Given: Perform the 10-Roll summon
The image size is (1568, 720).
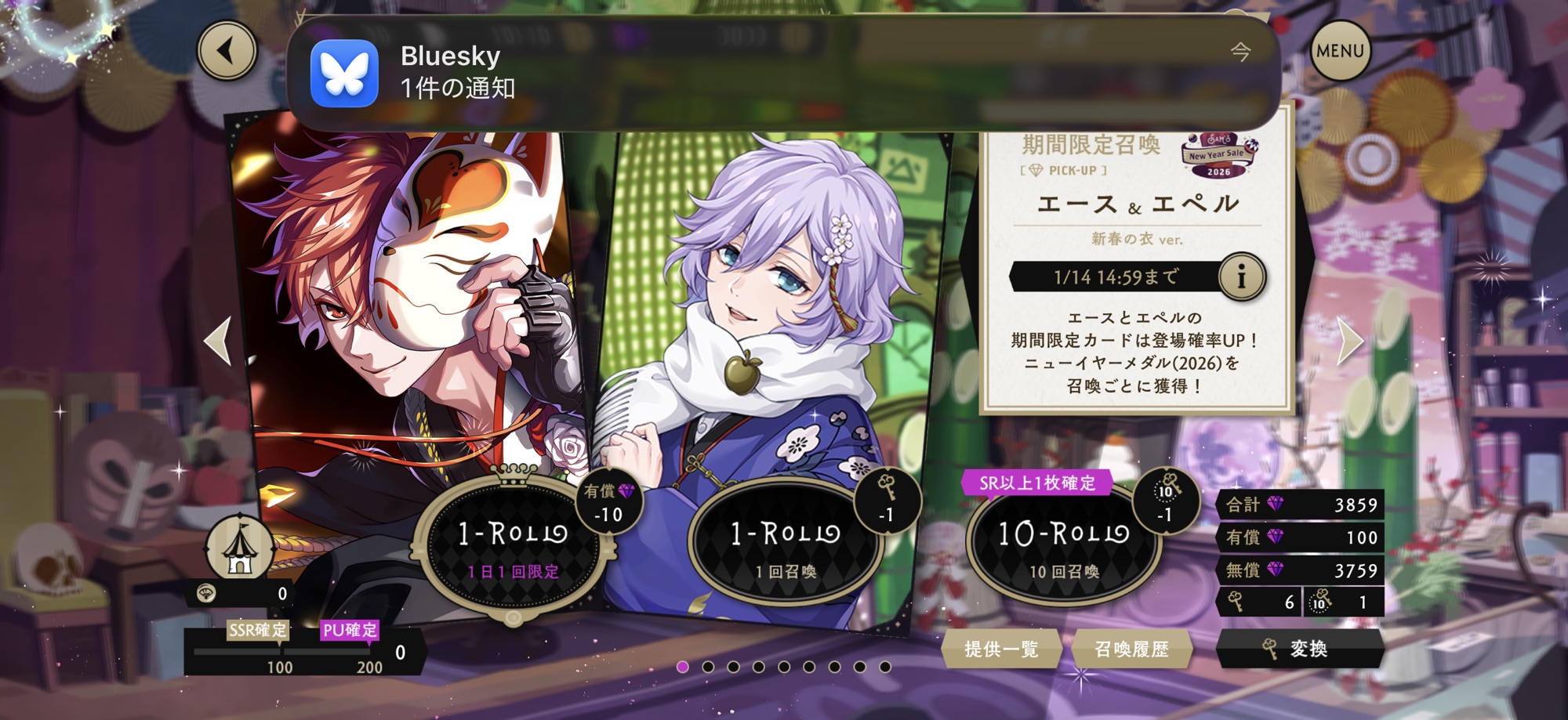Looking at the screenshot, I should 1063,546.
